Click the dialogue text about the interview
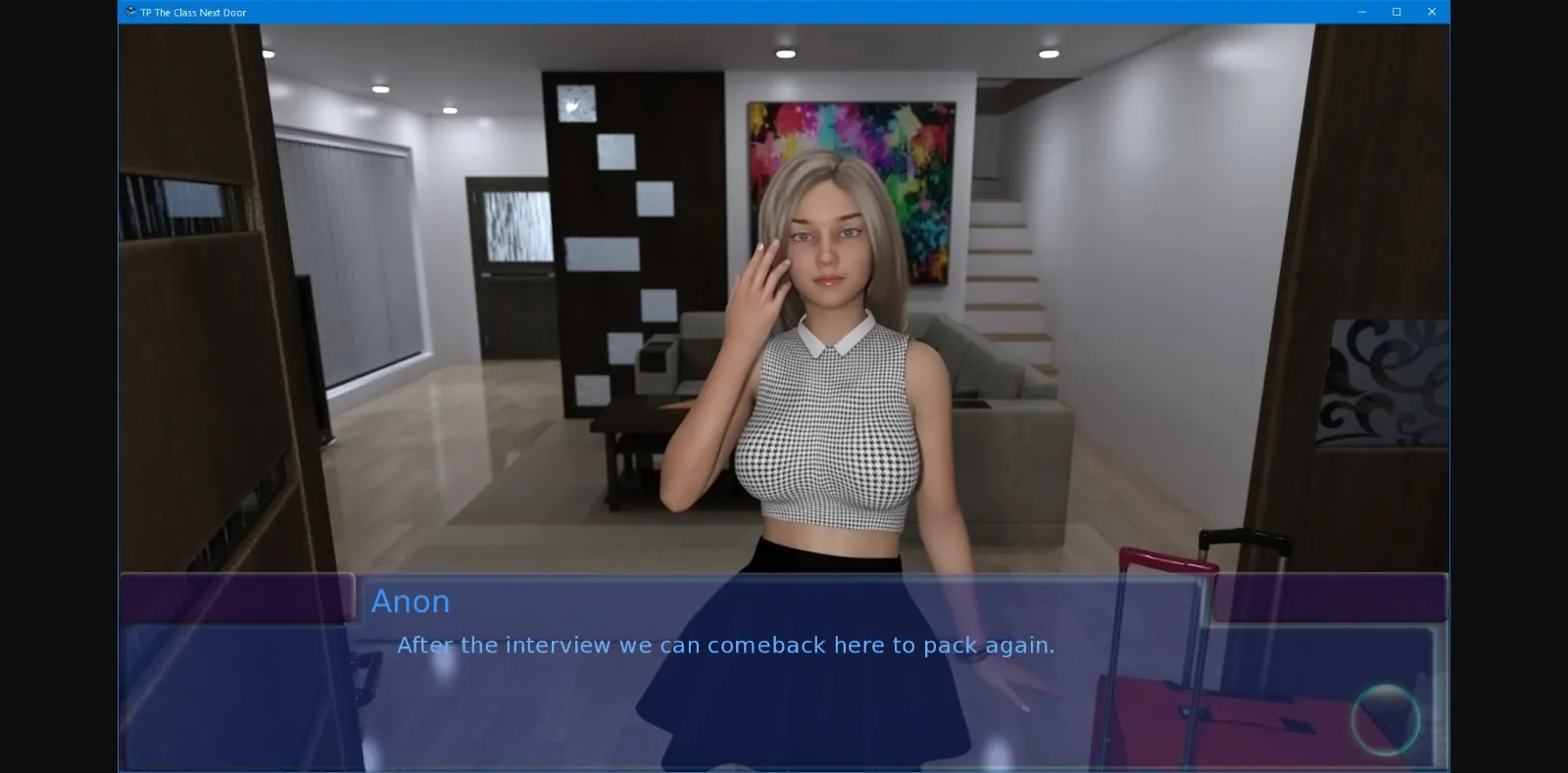The height and width of the screenshot is (773, 1568). click(725, 645)
